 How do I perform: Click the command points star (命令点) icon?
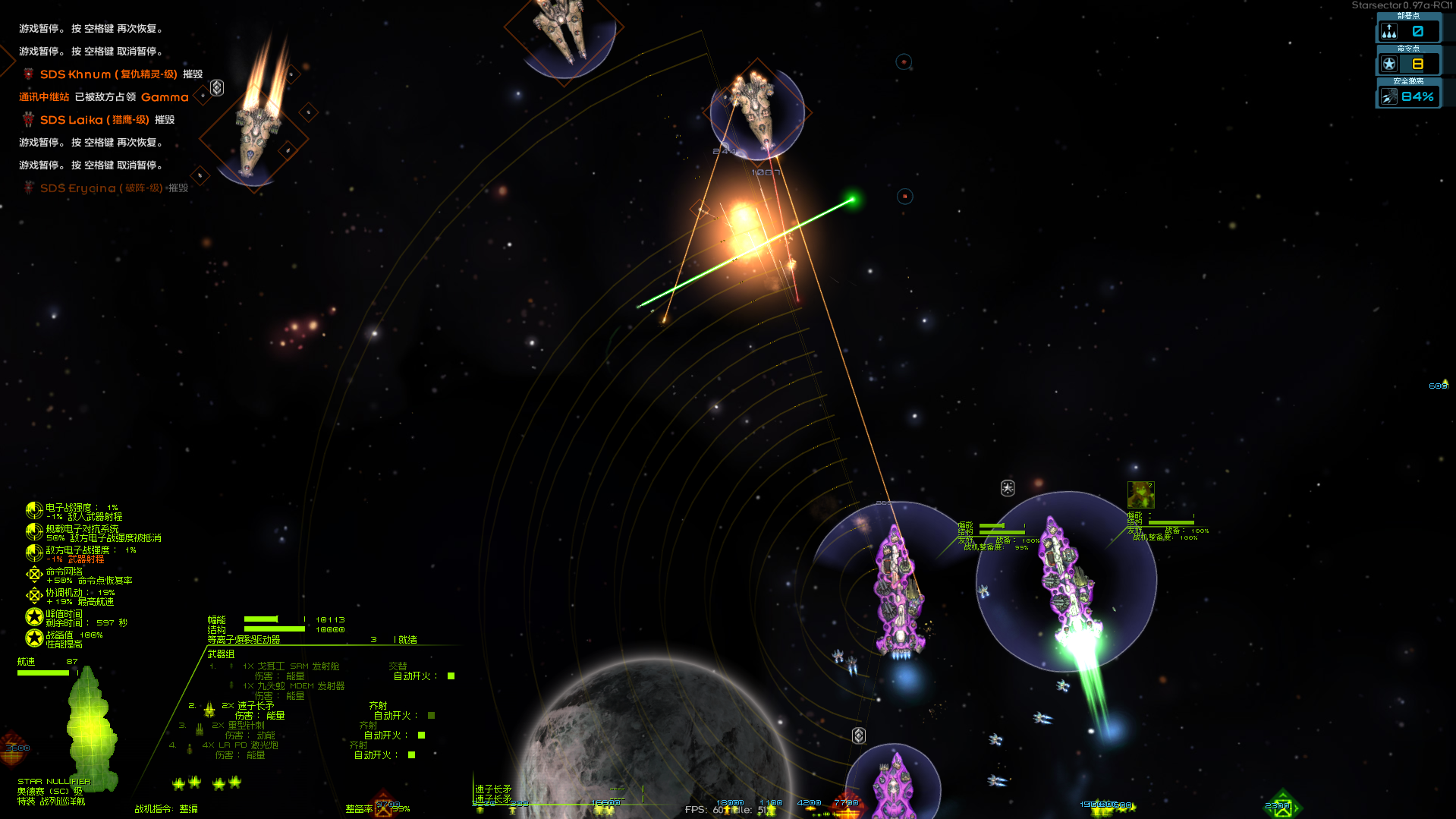pos(1390,64)
